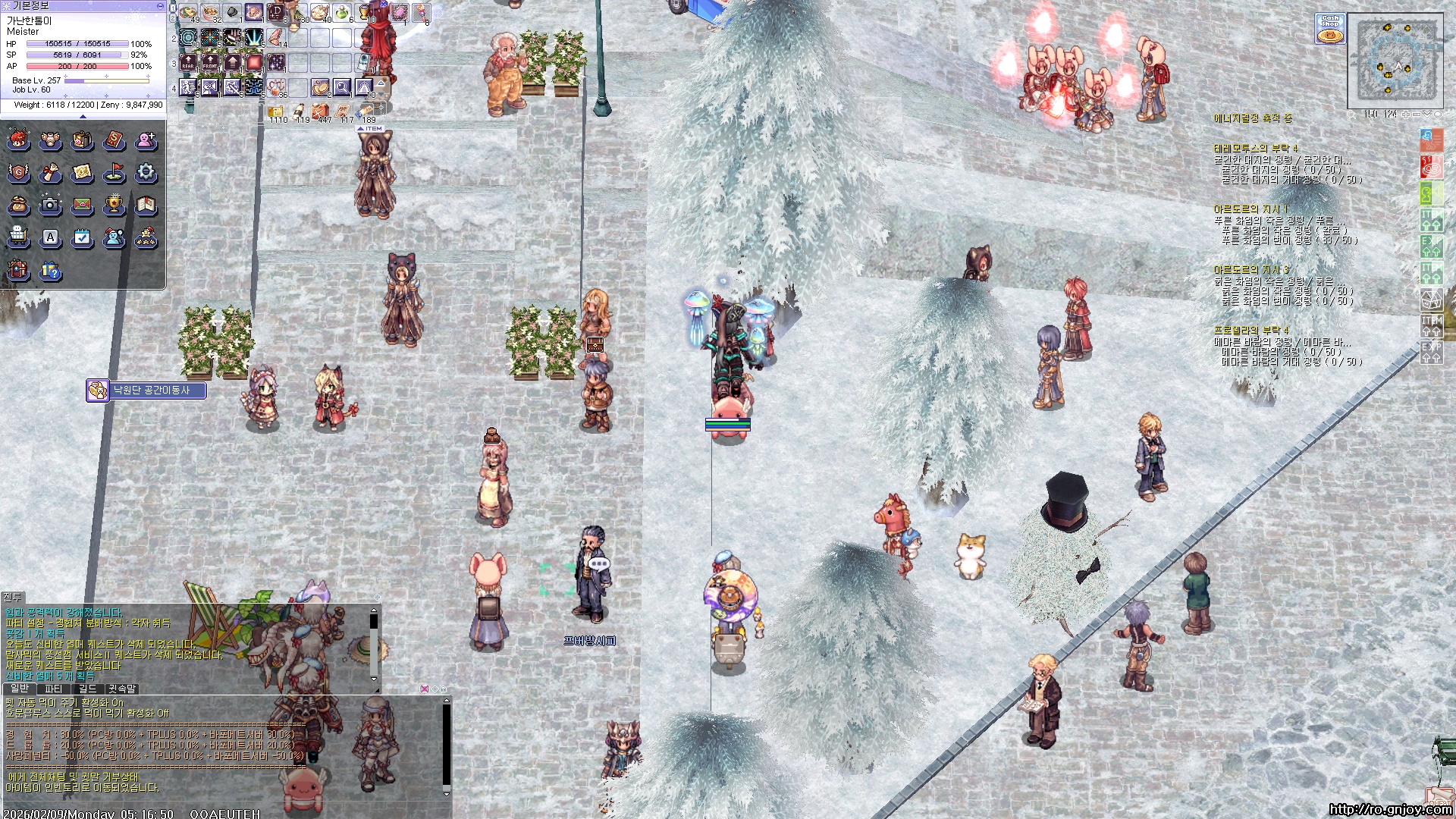Switch to the 길드 chat tab
Image resolution: width=1456 pixels, height=819 pixels.
pyautogui.click(x=87, y=689)
